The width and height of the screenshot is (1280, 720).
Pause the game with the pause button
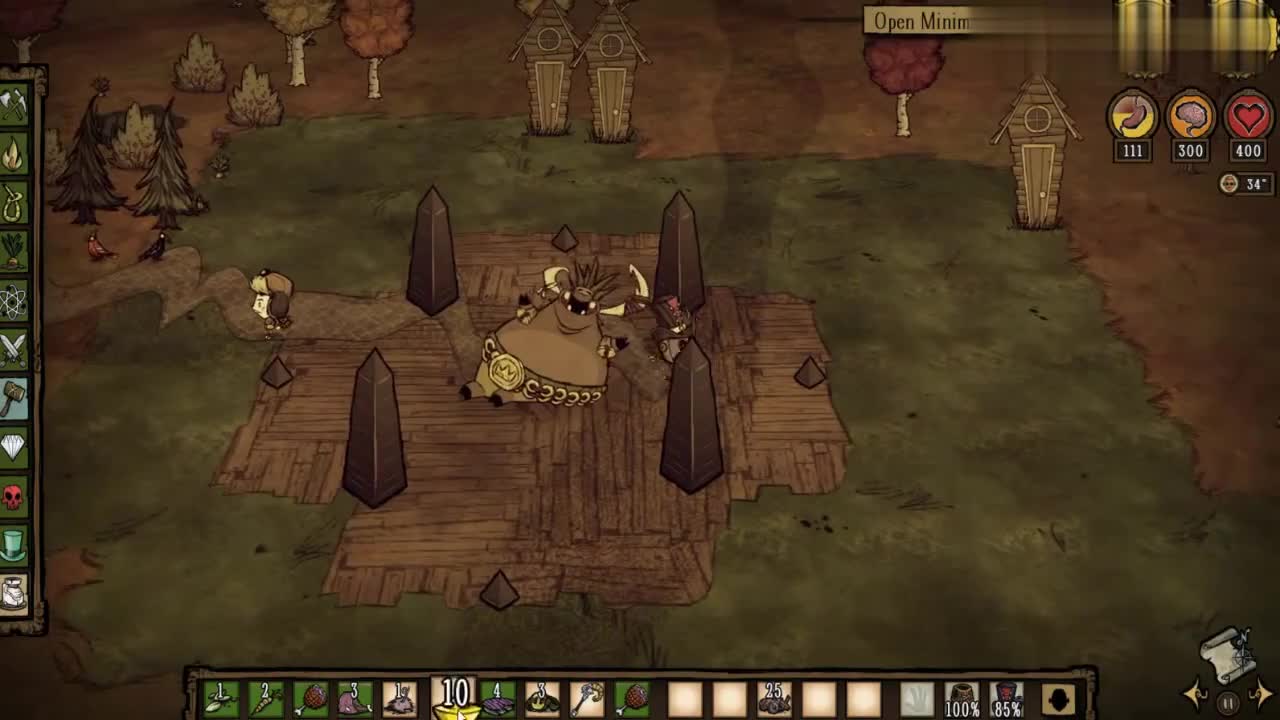point(1228,702)
